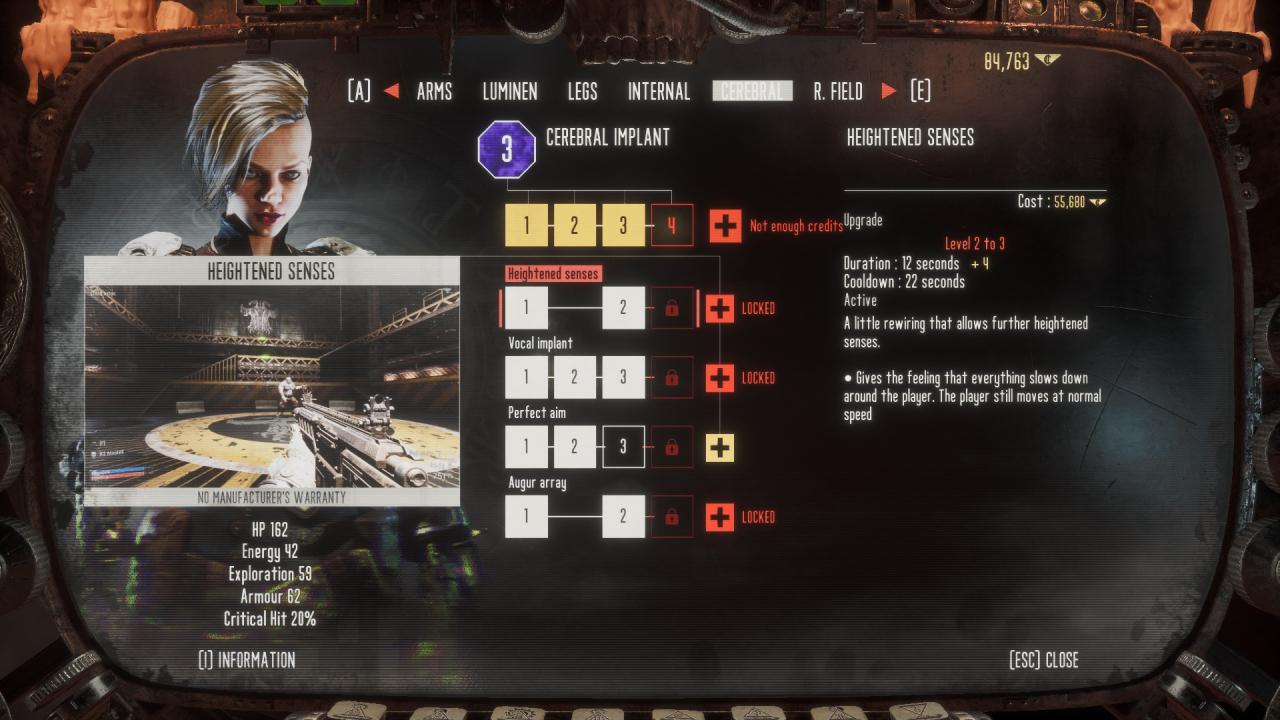Close the implant upgrade screen

click(1044, 660)
